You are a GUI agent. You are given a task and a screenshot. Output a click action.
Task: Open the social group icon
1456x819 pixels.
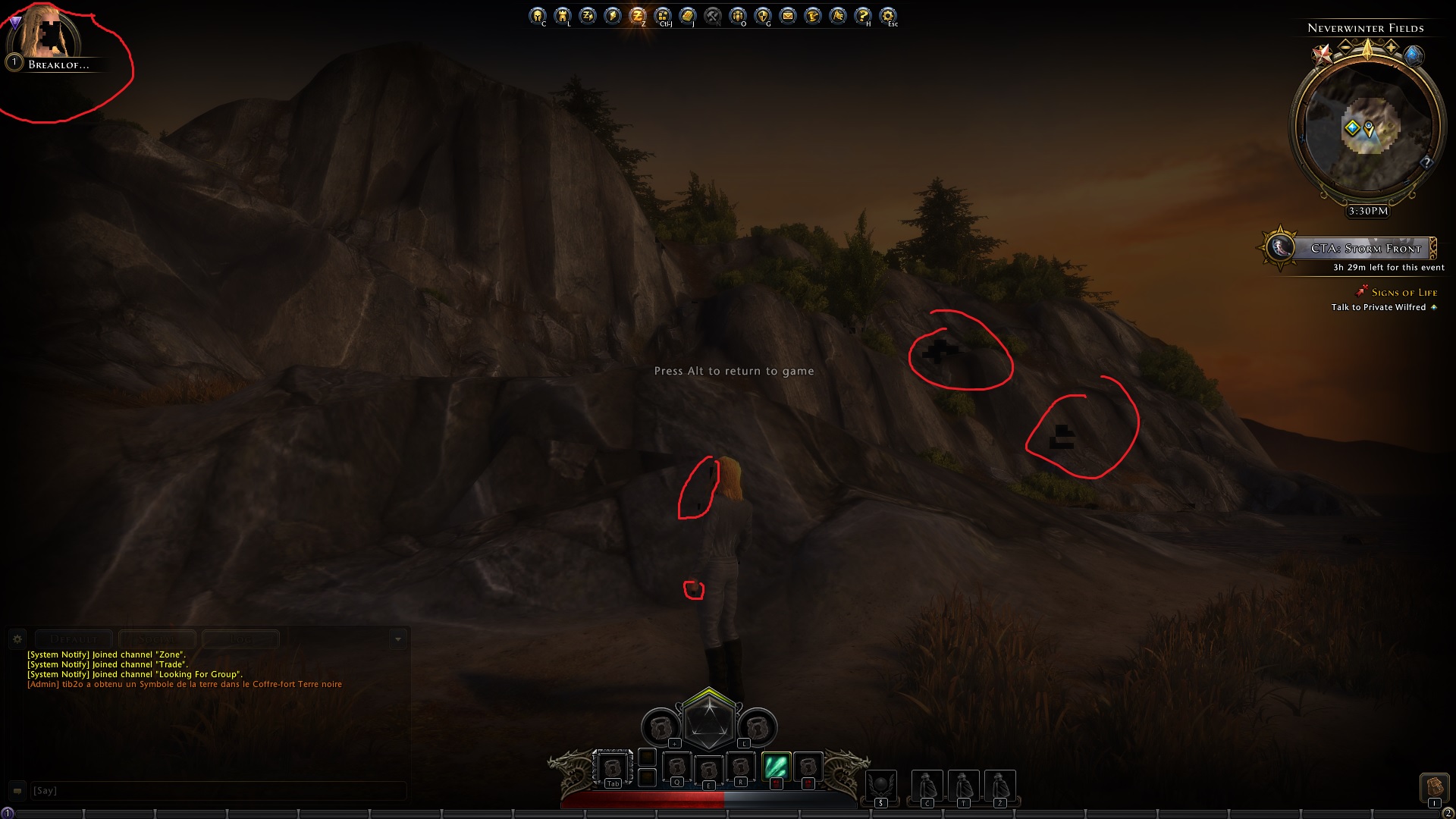[738, 15]
